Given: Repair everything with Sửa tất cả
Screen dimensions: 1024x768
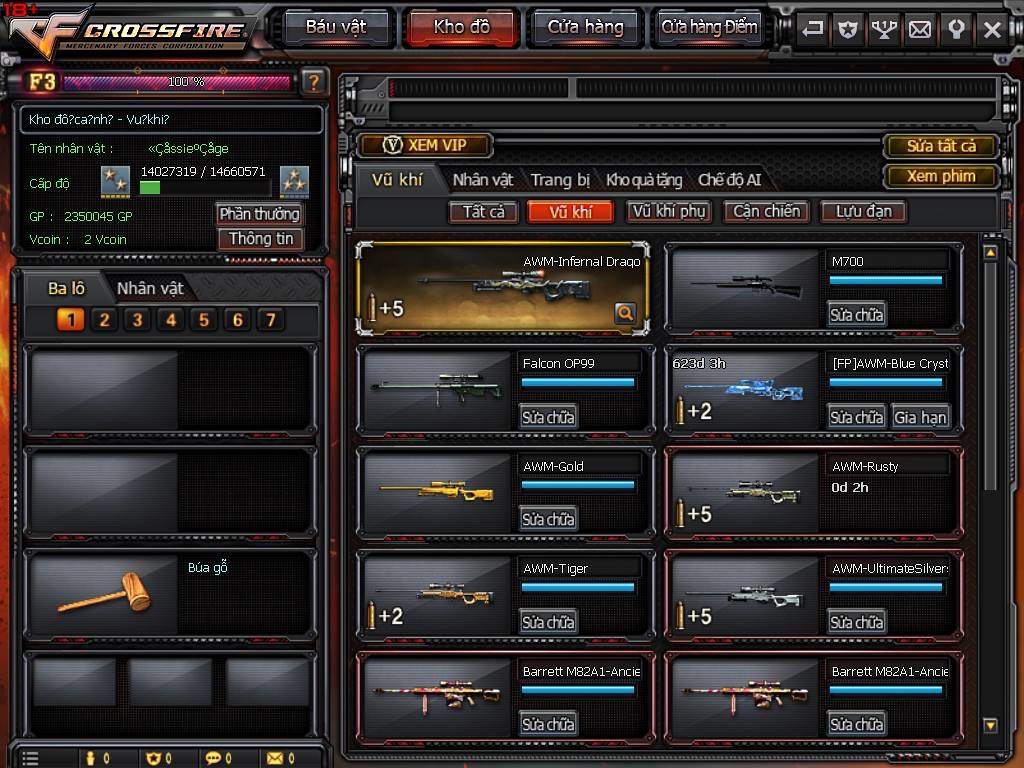Looking at the screenshot, I should pyautogui.click(x=940, y=146).
